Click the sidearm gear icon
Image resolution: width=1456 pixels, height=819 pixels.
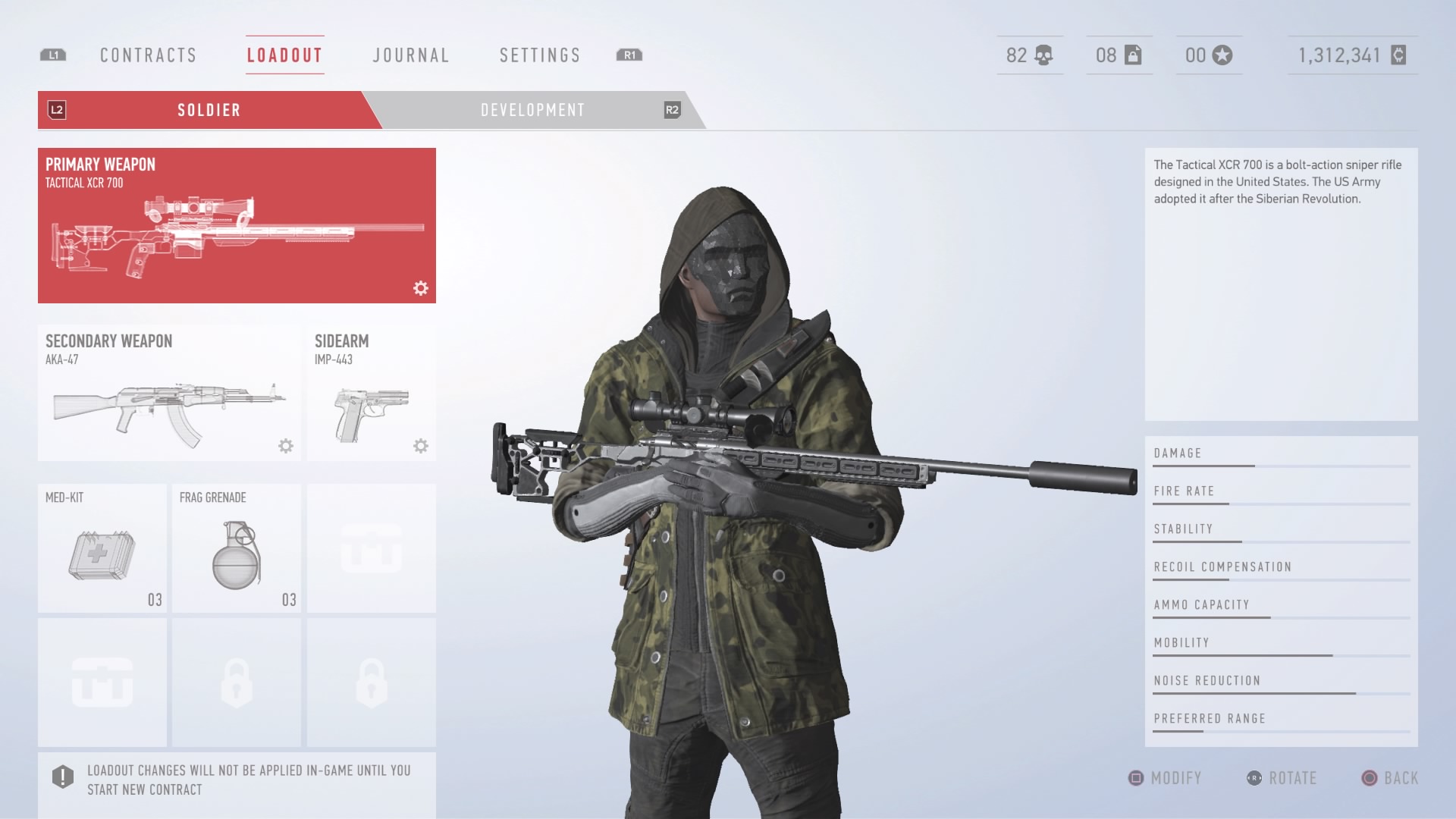(x=421, y=446)
